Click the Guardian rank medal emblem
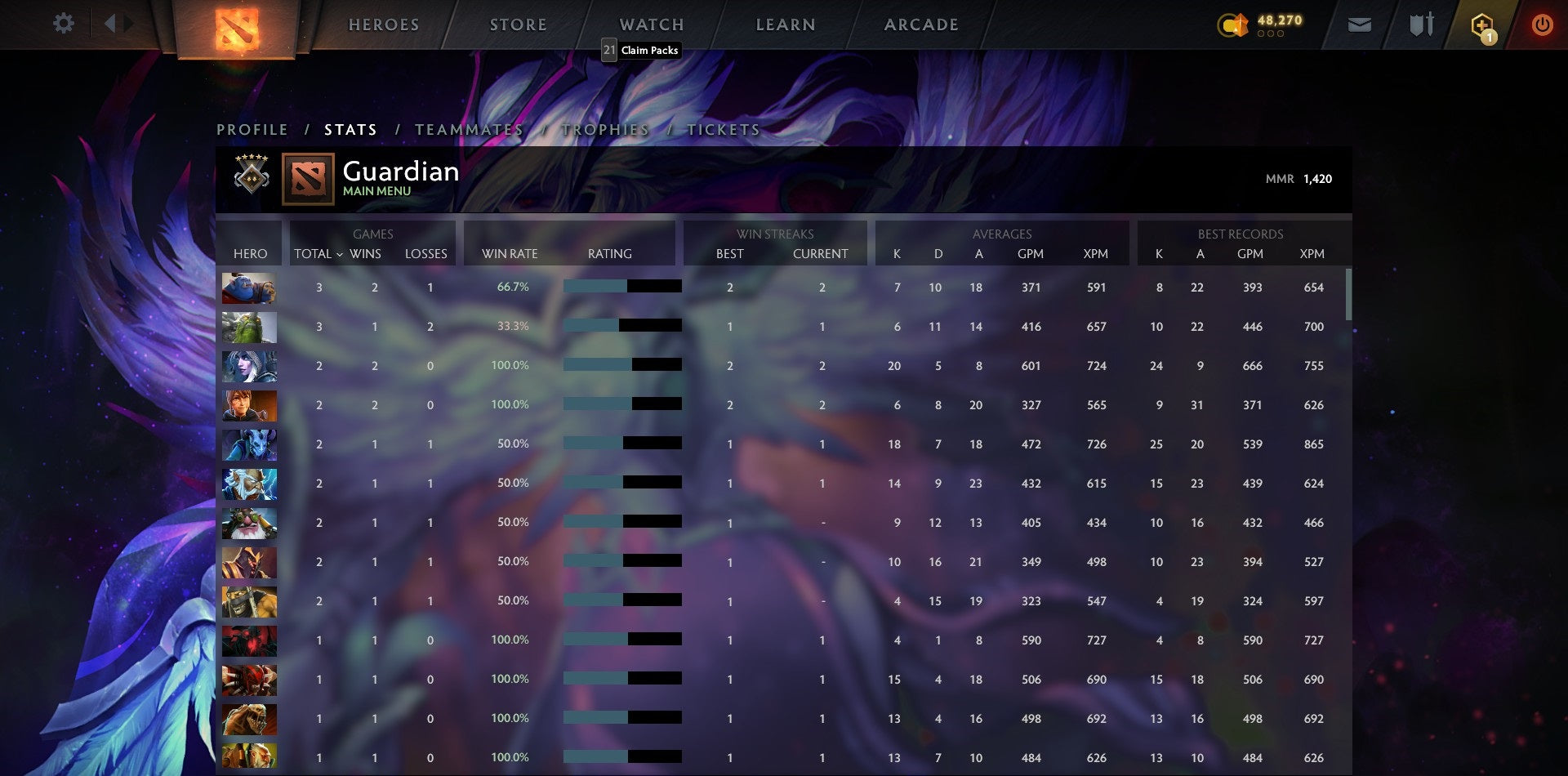This screenshot has height=776, width=1568. [x=252, y=176]
